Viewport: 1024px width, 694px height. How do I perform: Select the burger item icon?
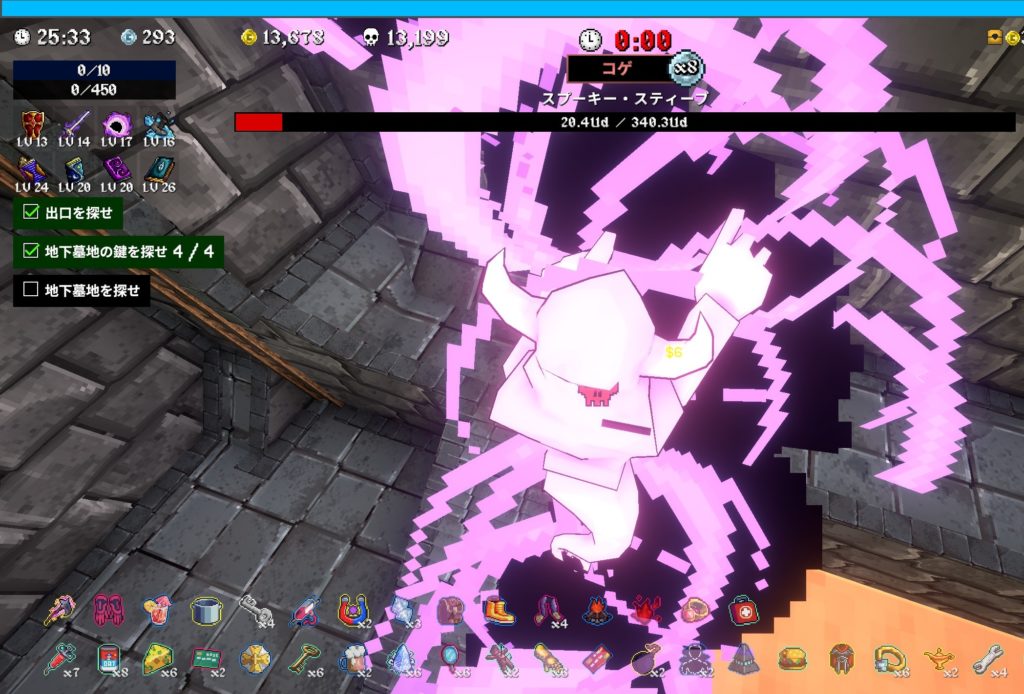(x=792, y=657)
